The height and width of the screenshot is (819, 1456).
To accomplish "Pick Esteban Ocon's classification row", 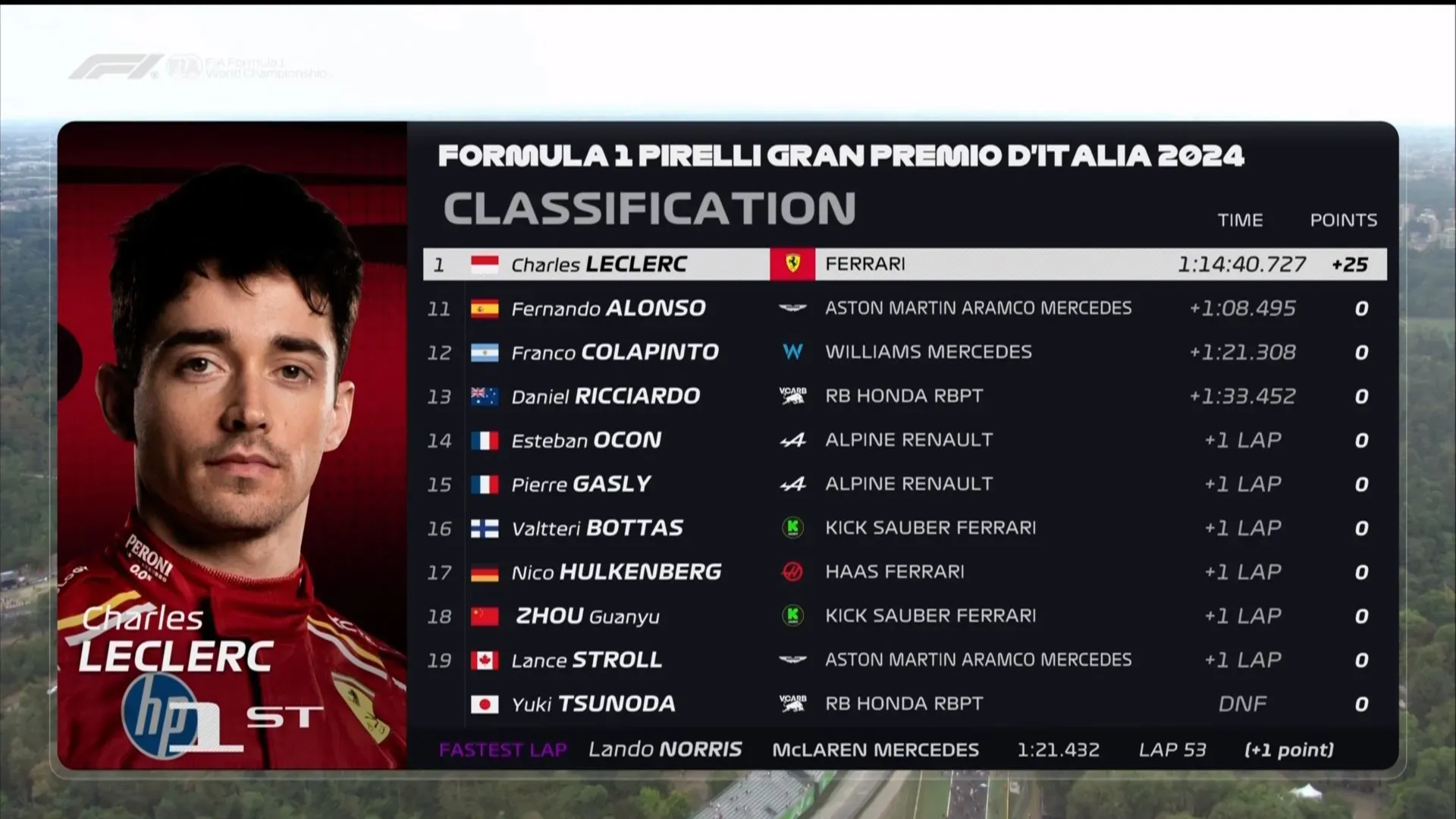I will click(x=902, y=441).
